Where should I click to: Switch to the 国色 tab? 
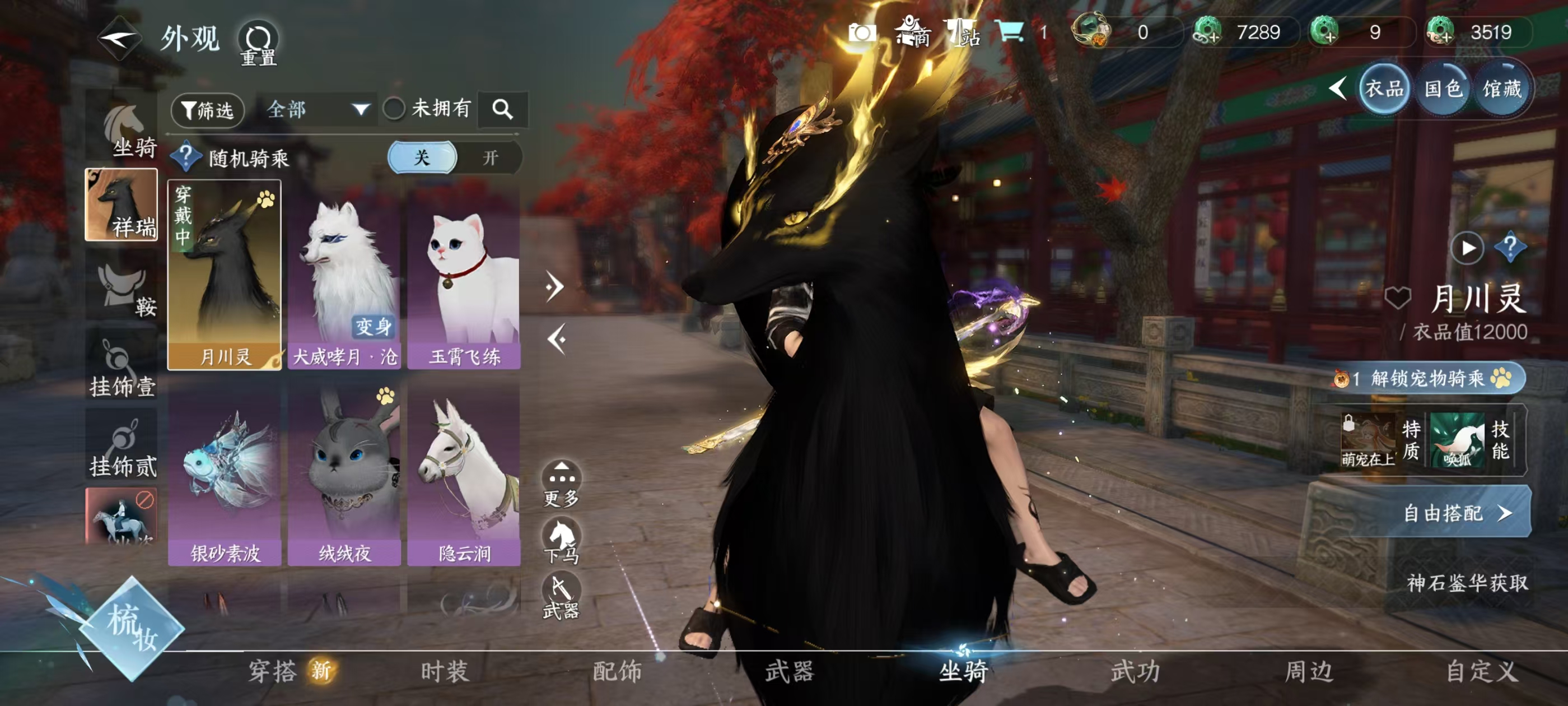point(1443,90)
